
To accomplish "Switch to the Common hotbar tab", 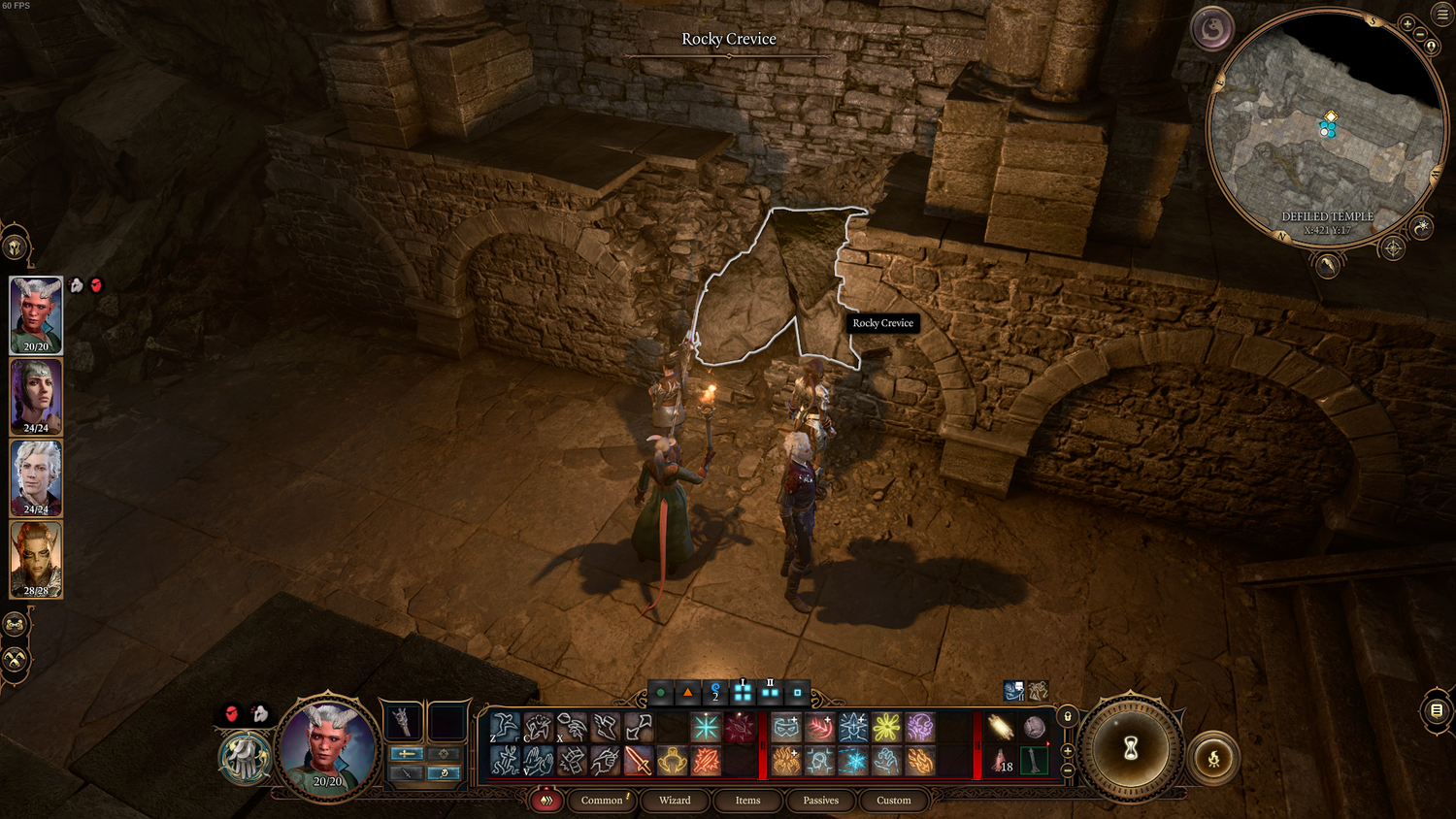I will [602, 801].
